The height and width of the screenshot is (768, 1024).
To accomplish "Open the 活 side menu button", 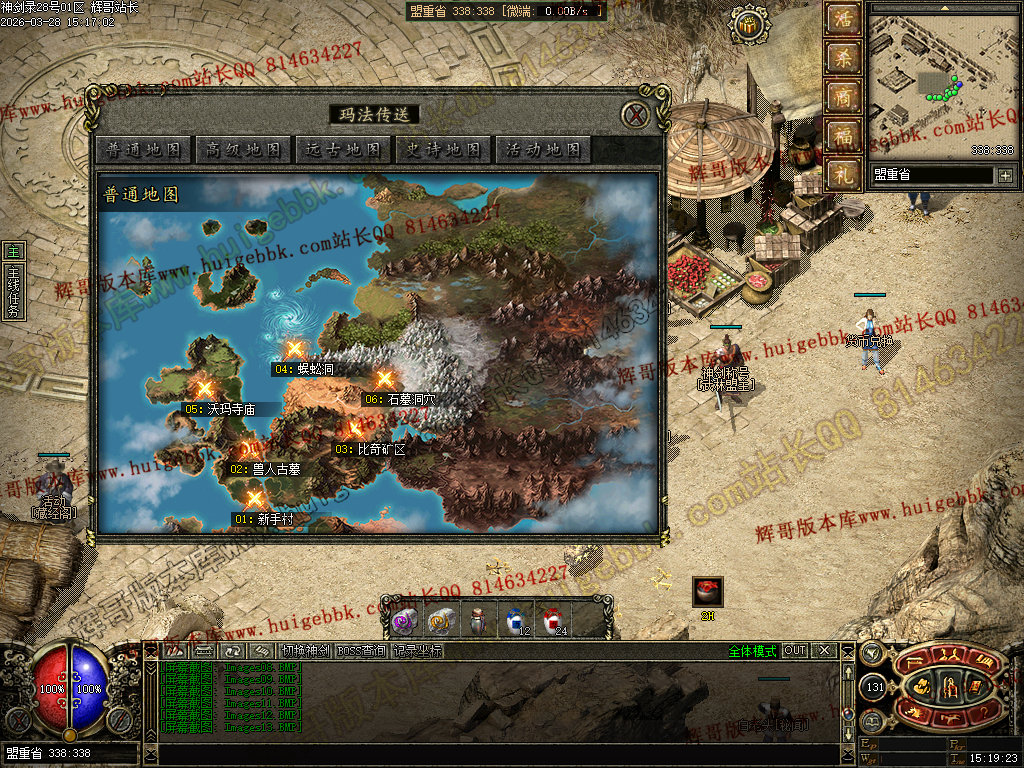I will (x=843, y=19).
